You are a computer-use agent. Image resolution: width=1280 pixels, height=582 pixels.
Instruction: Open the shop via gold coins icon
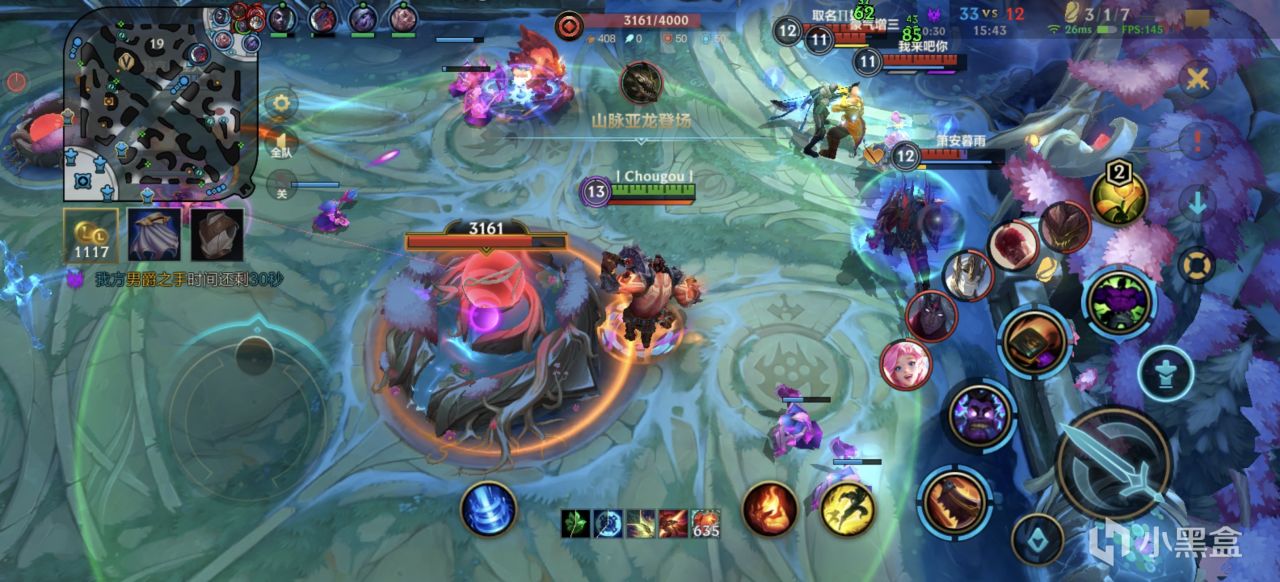(91, 235)
